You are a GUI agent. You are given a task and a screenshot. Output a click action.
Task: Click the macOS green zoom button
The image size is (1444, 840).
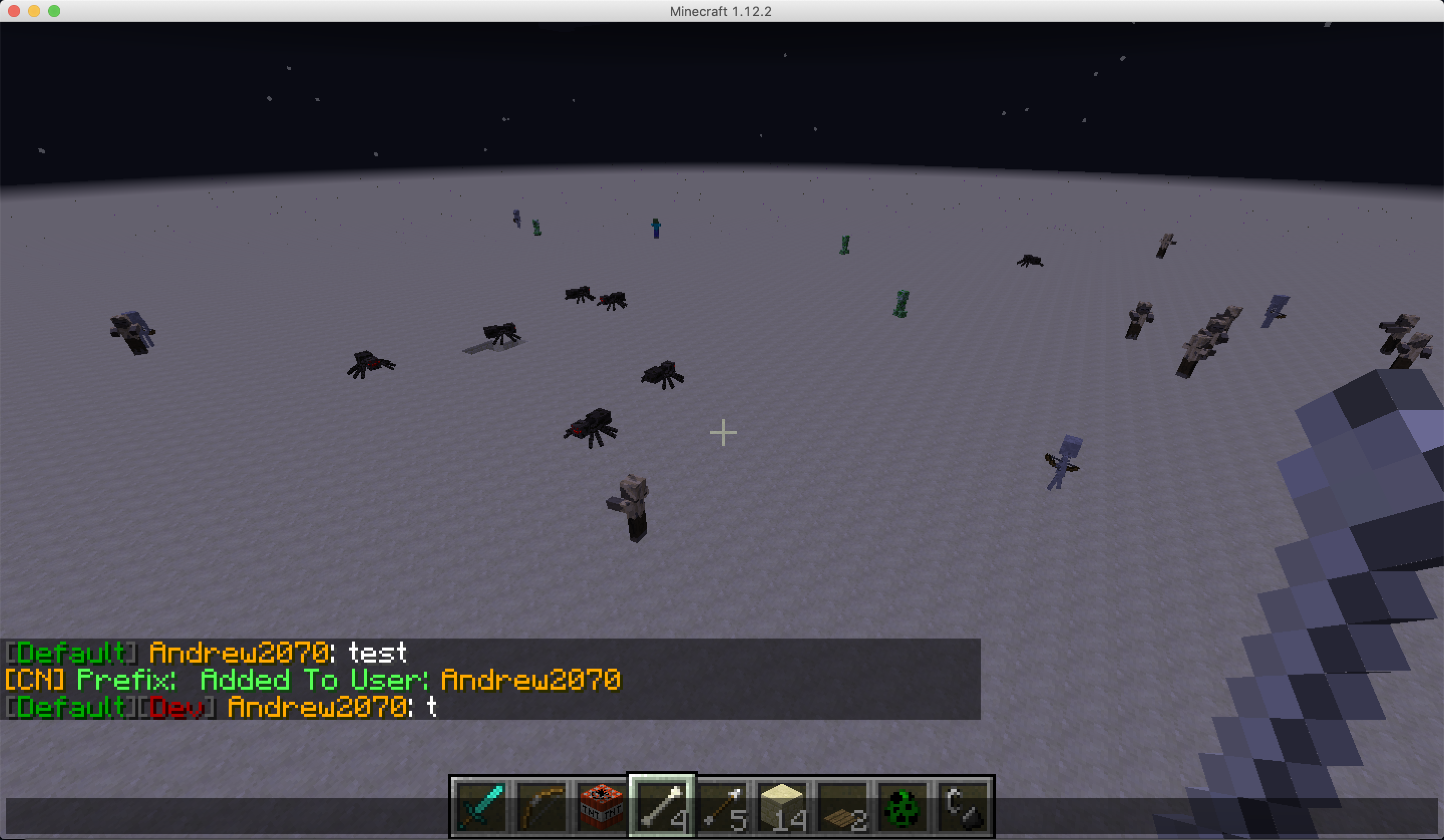pyautogui.click(x=53, y=11)
